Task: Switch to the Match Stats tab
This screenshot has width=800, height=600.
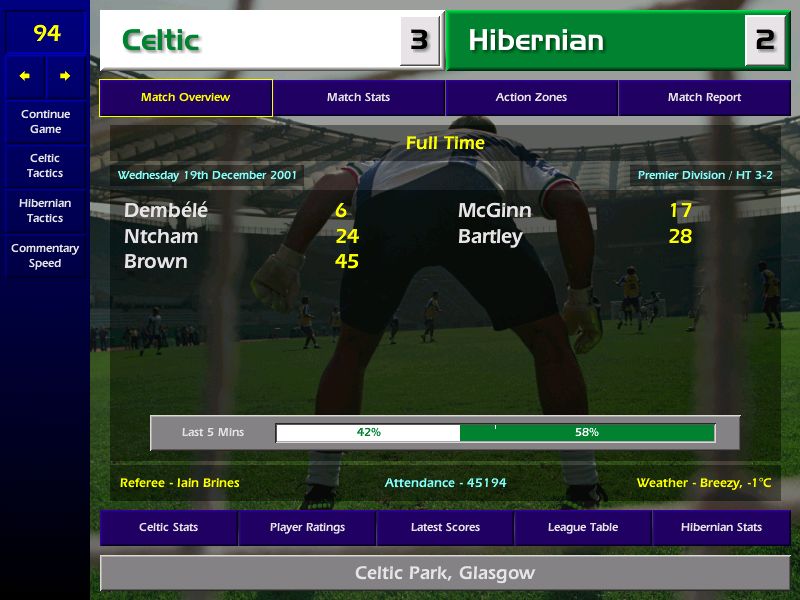Action: tap(358, 98)
